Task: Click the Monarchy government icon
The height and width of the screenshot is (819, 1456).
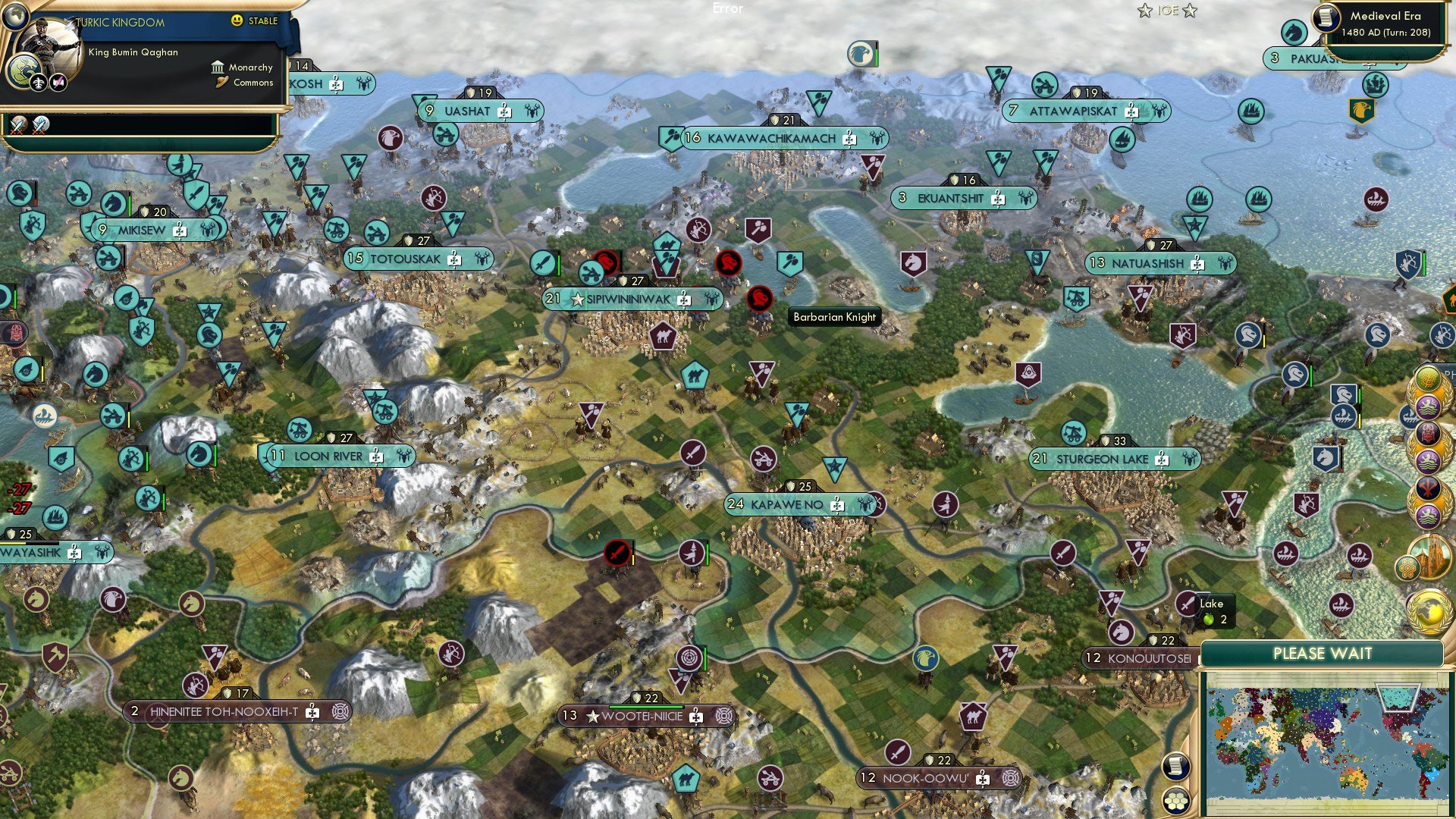Action: click(219, 68)
